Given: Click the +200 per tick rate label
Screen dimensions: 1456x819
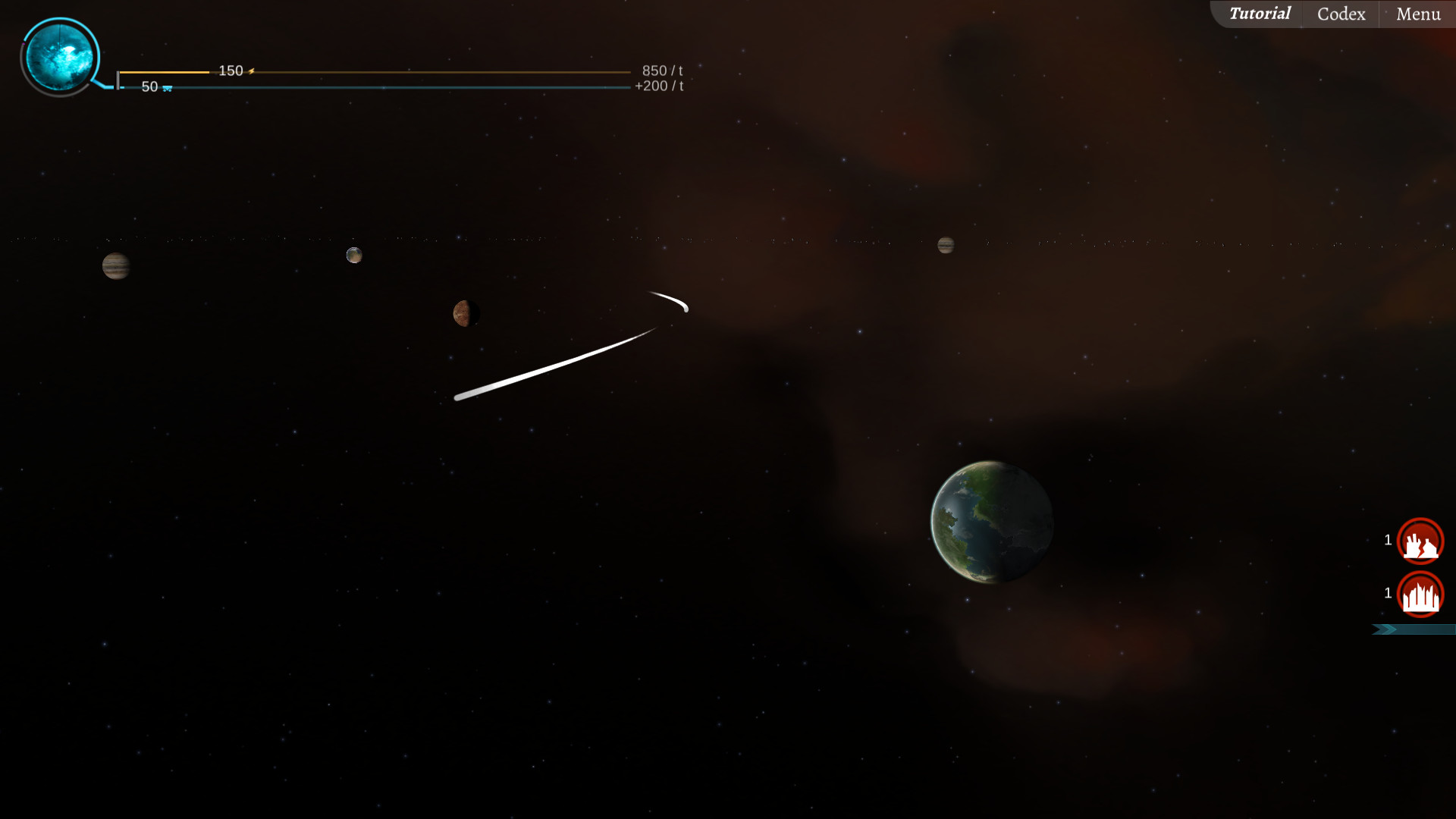Looking at the screenshot, I should tap(658, 86).
